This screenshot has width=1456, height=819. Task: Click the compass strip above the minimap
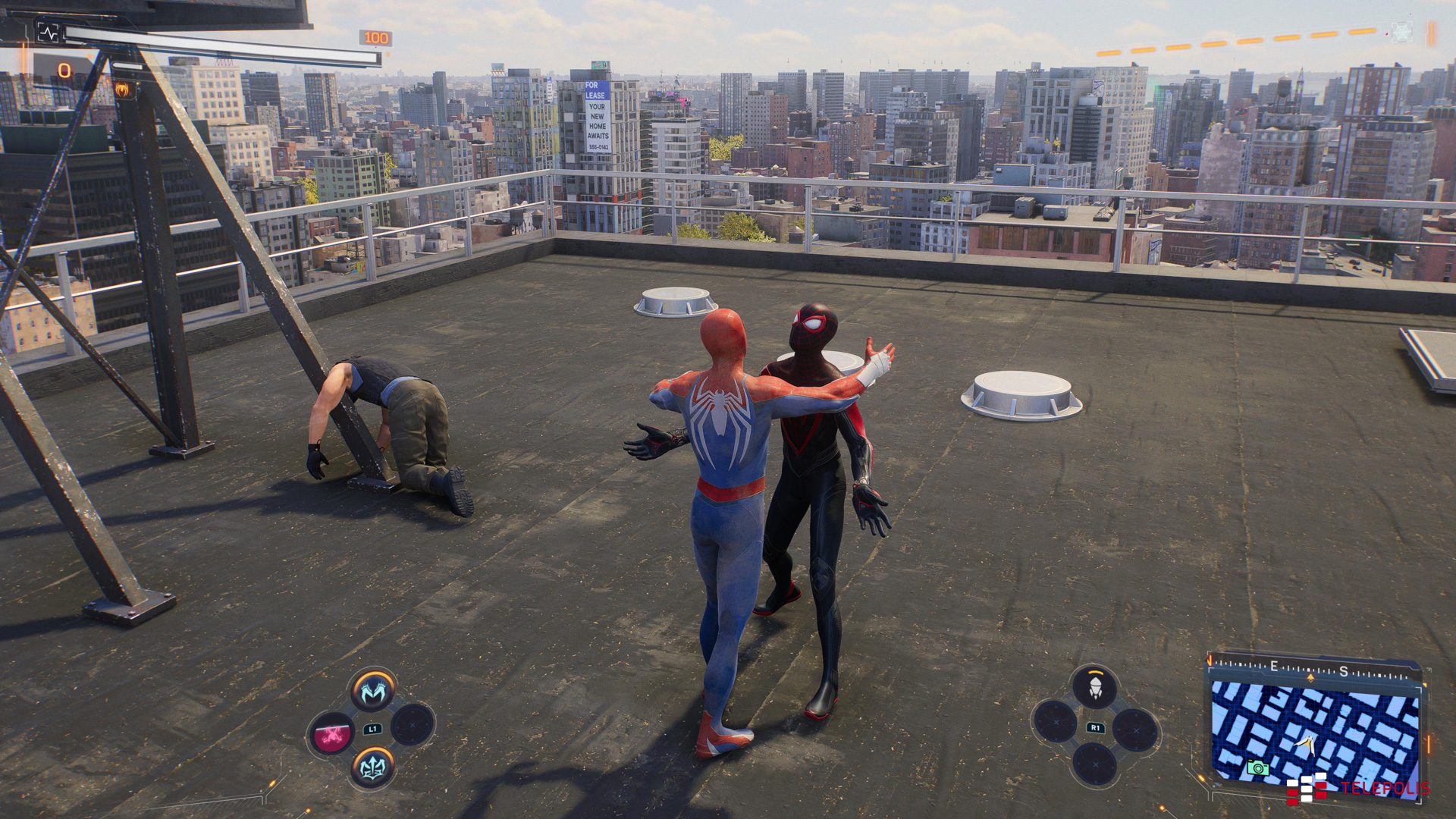click(1312, 670)
